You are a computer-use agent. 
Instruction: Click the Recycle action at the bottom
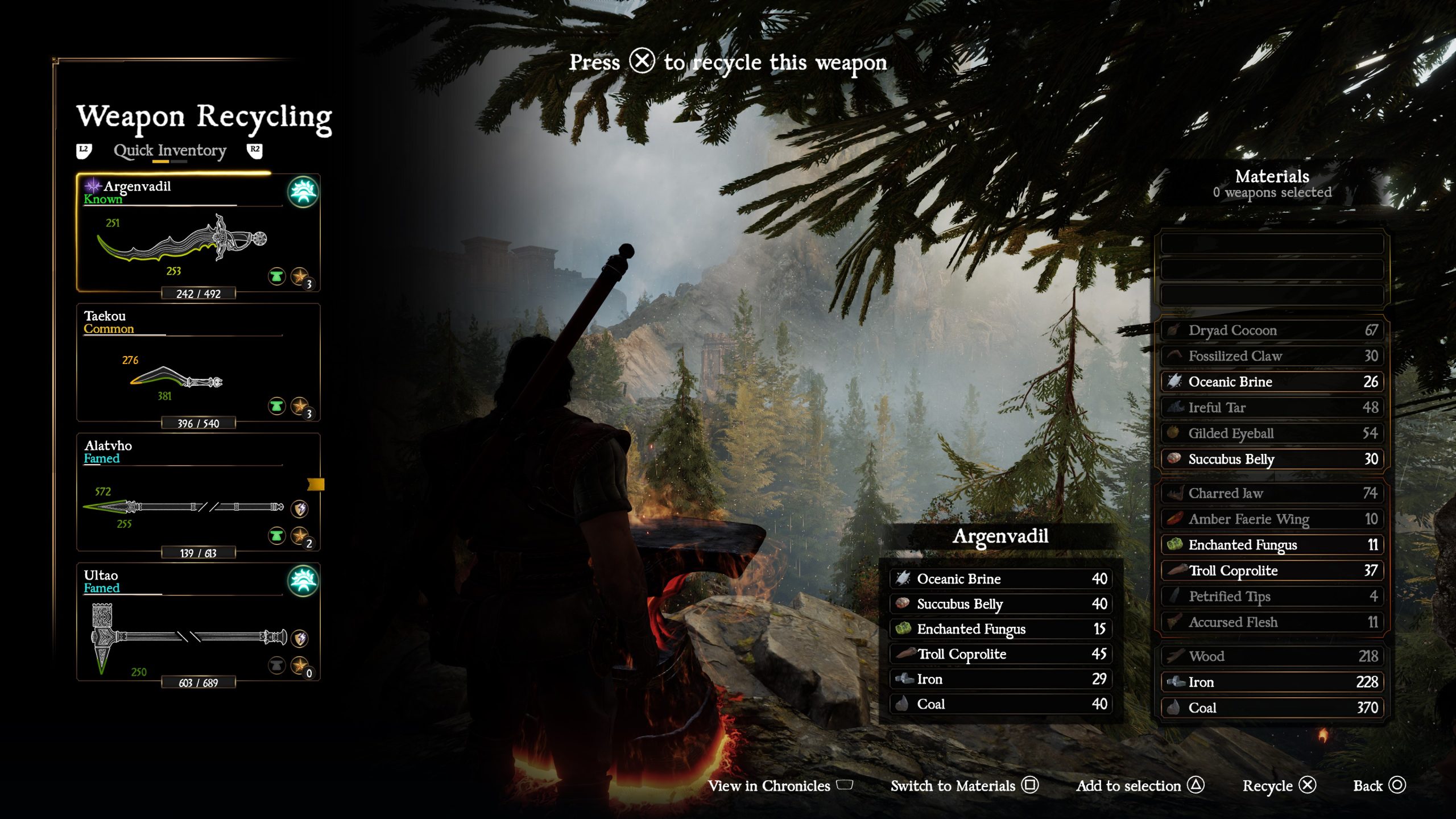tap(1279, 785)
